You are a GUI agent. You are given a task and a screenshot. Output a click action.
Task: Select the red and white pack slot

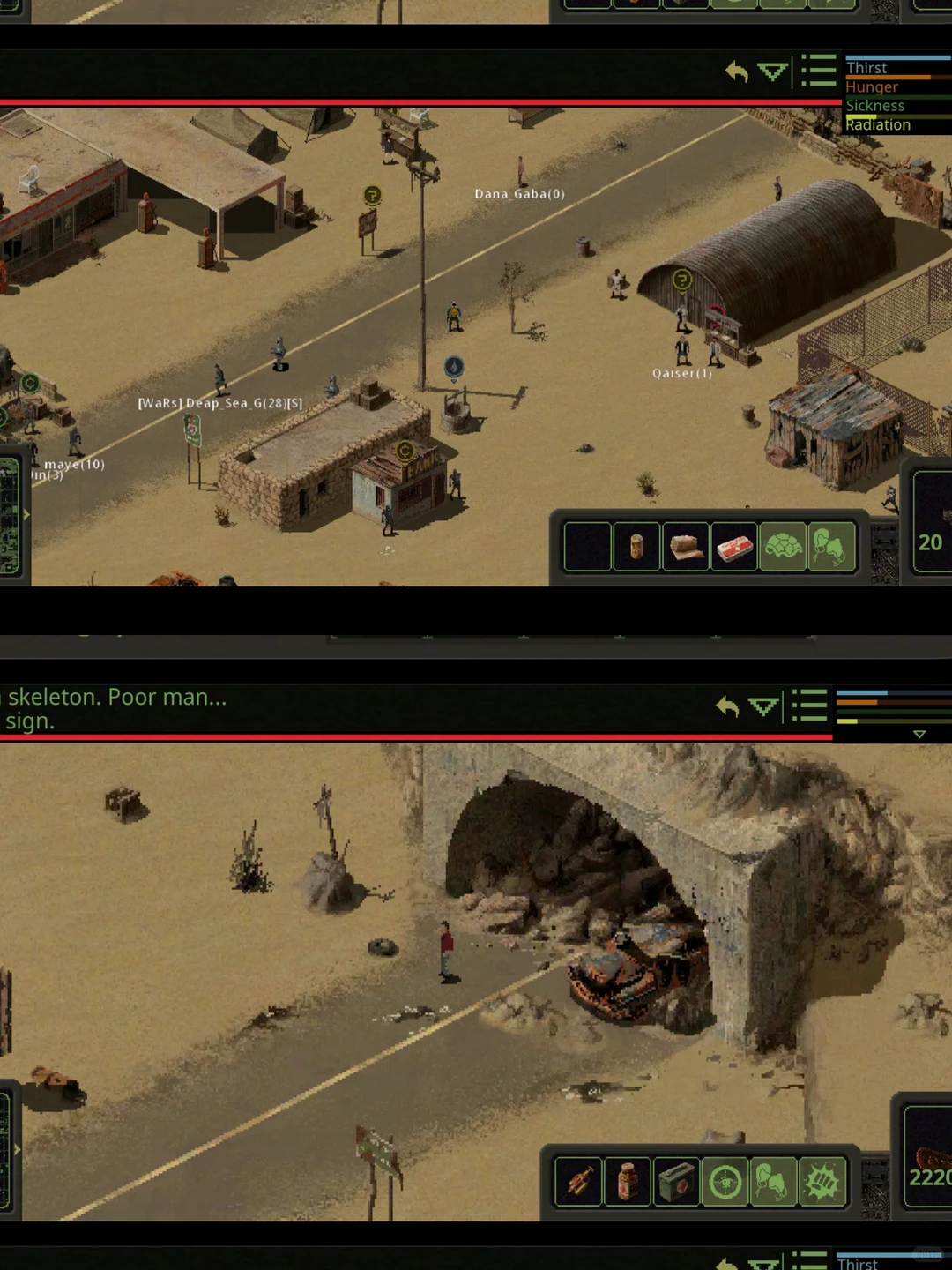(734, 548)
